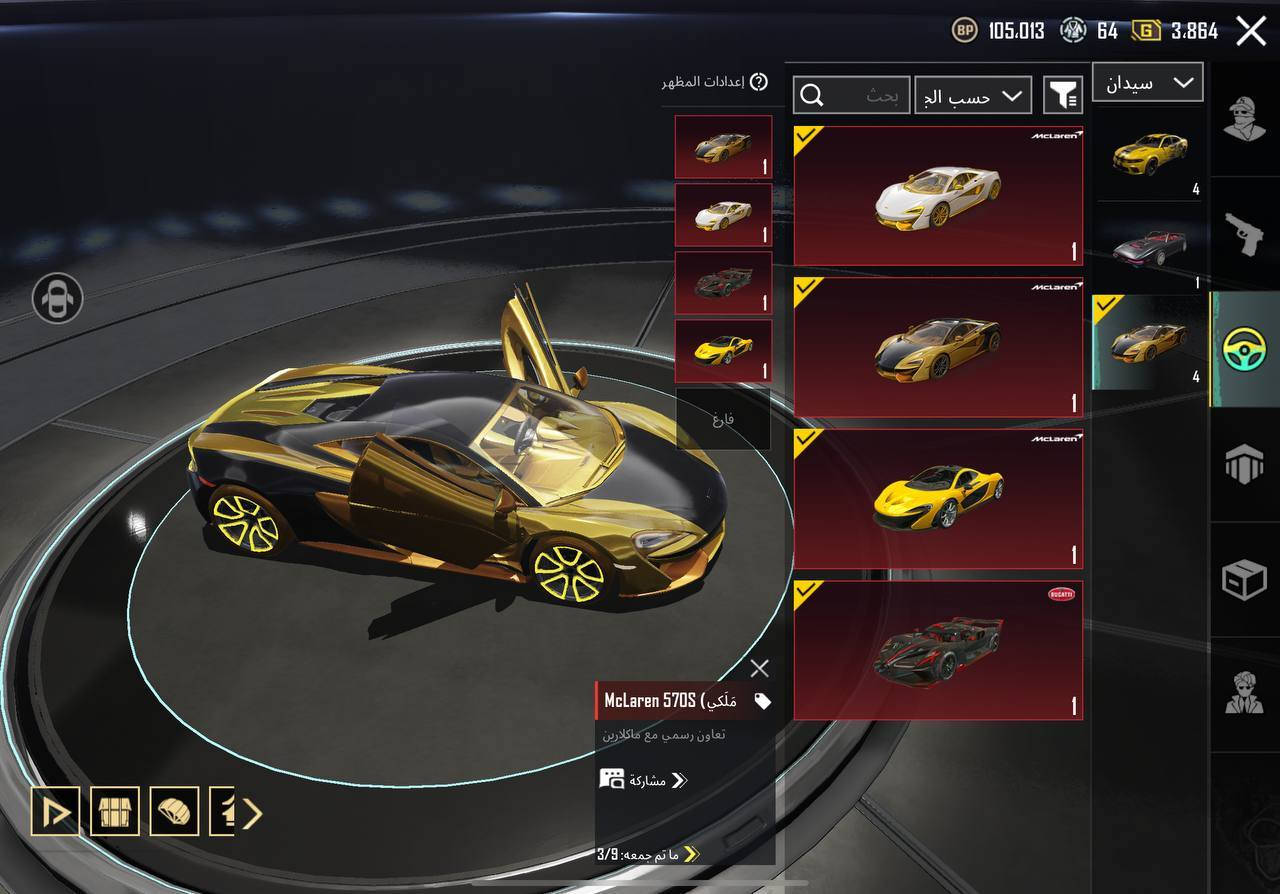Close the McLaren 570S info popup
Image resolution: width=1280 pixels, height=894 pixels.
coord(760,668)
